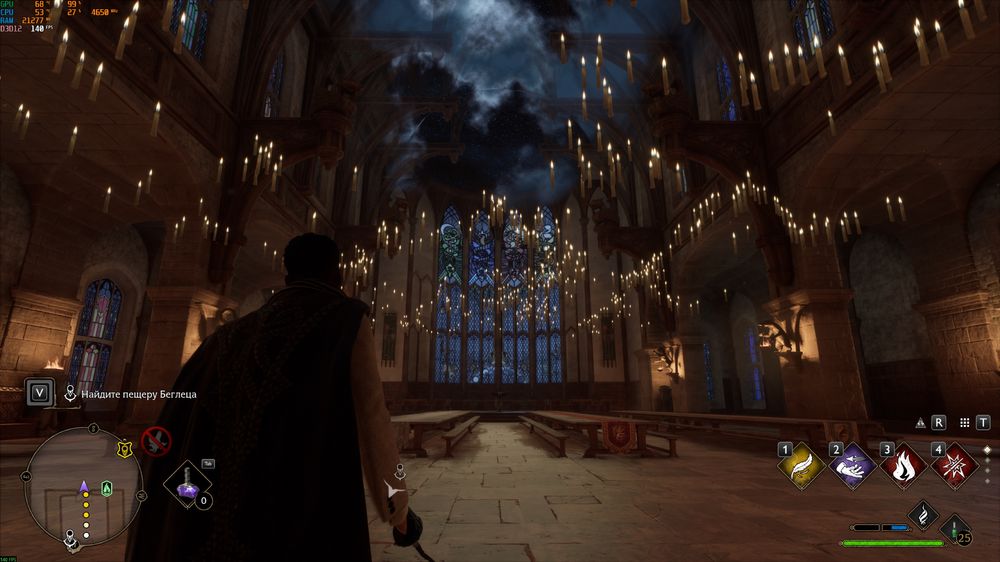The image size is (1000, 562).
Task: Open the purple potion tool slot
Action: 187,485
